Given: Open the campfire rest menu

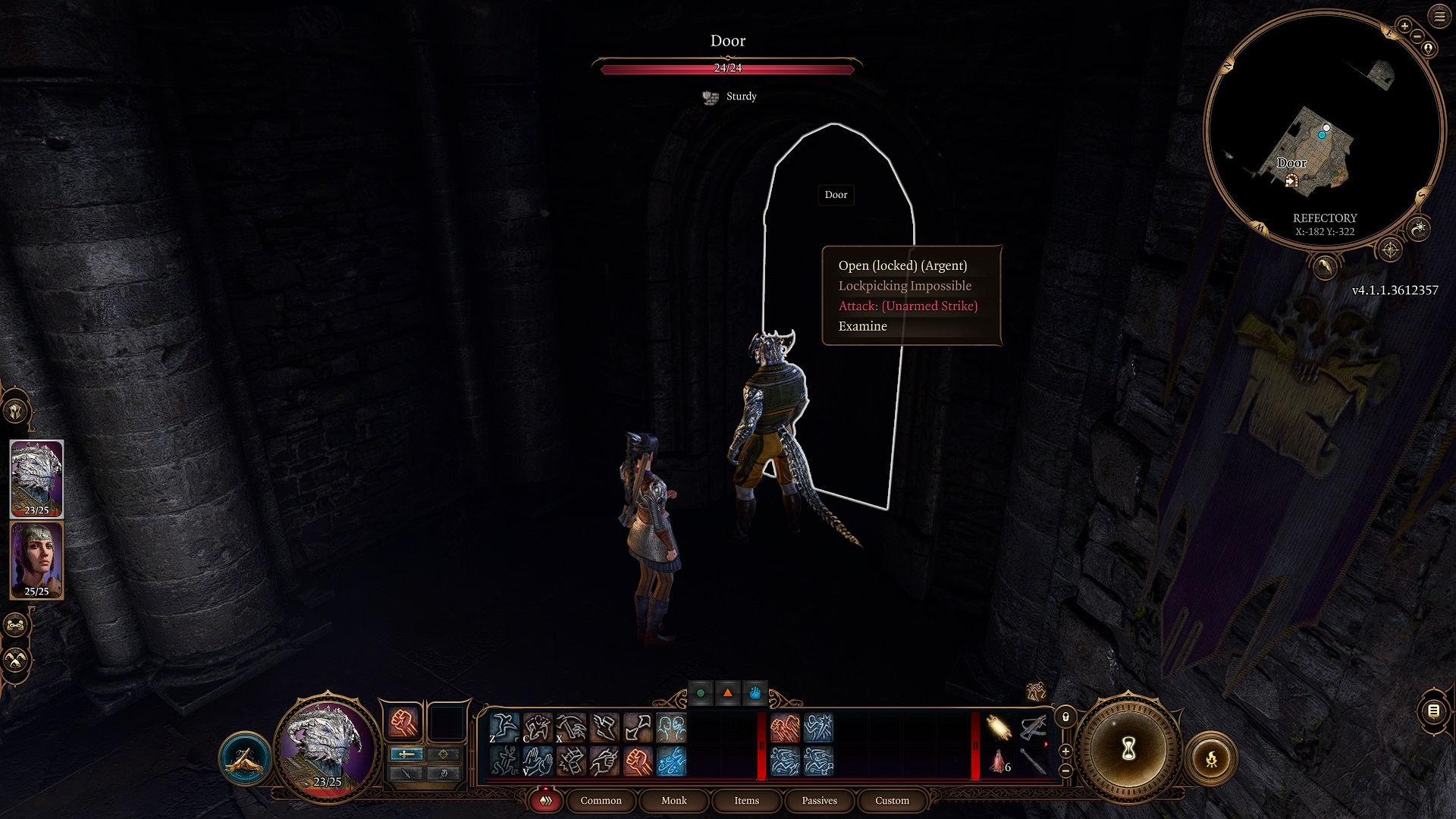Looking at the screenshot, I should click(1211, 758).
